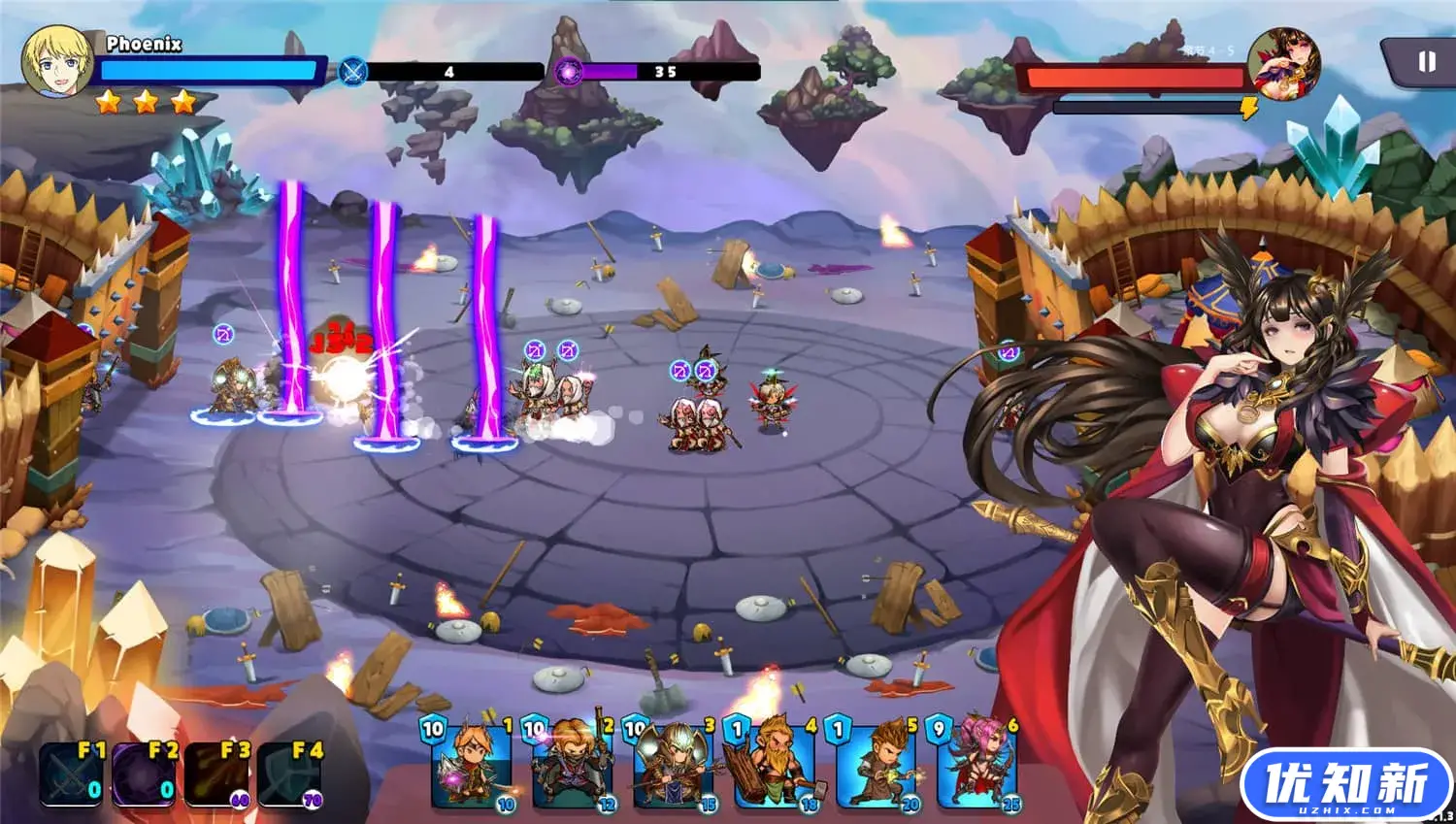Image resolution: width=1456 pixels, height=824 pixels.
Task: Select unit card 2, the masked gunner
Action: [x=571, y=767]
